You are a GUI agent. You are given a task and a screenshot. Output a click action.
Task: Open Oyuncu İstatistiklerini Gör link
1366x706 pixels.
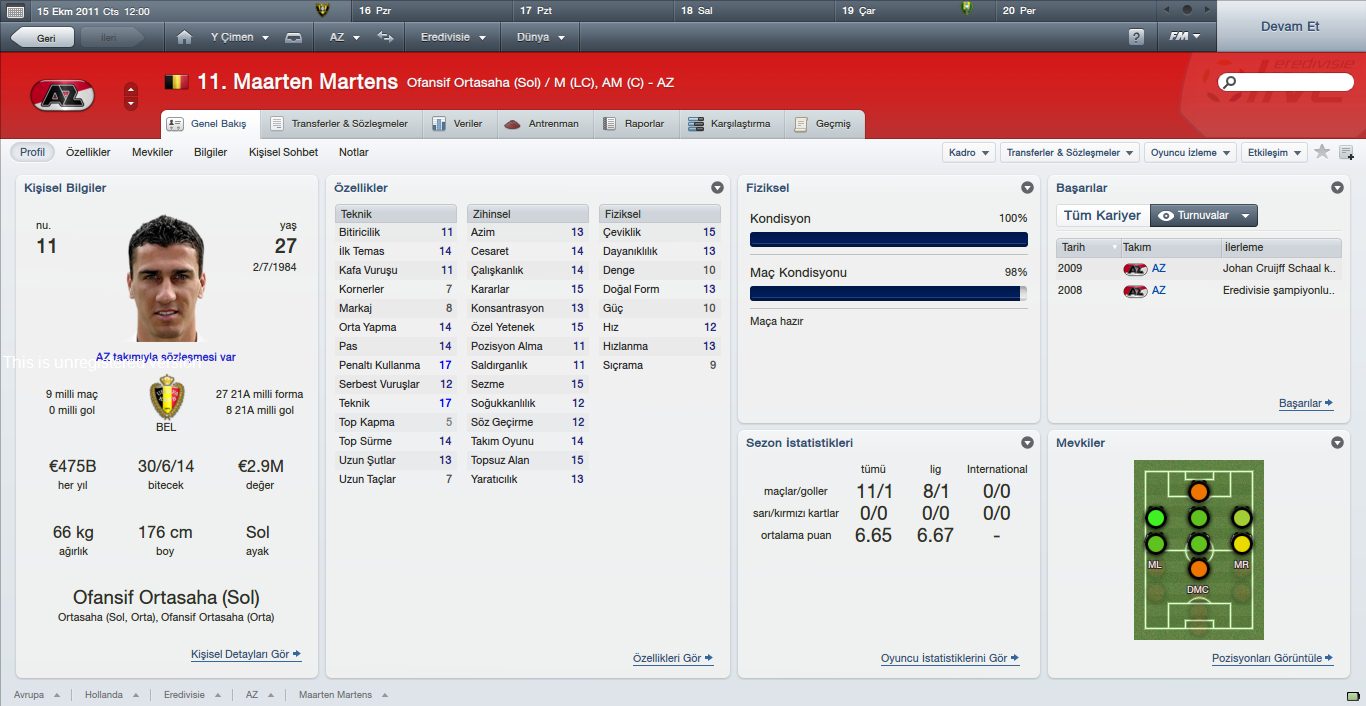(x=949, y=659)
